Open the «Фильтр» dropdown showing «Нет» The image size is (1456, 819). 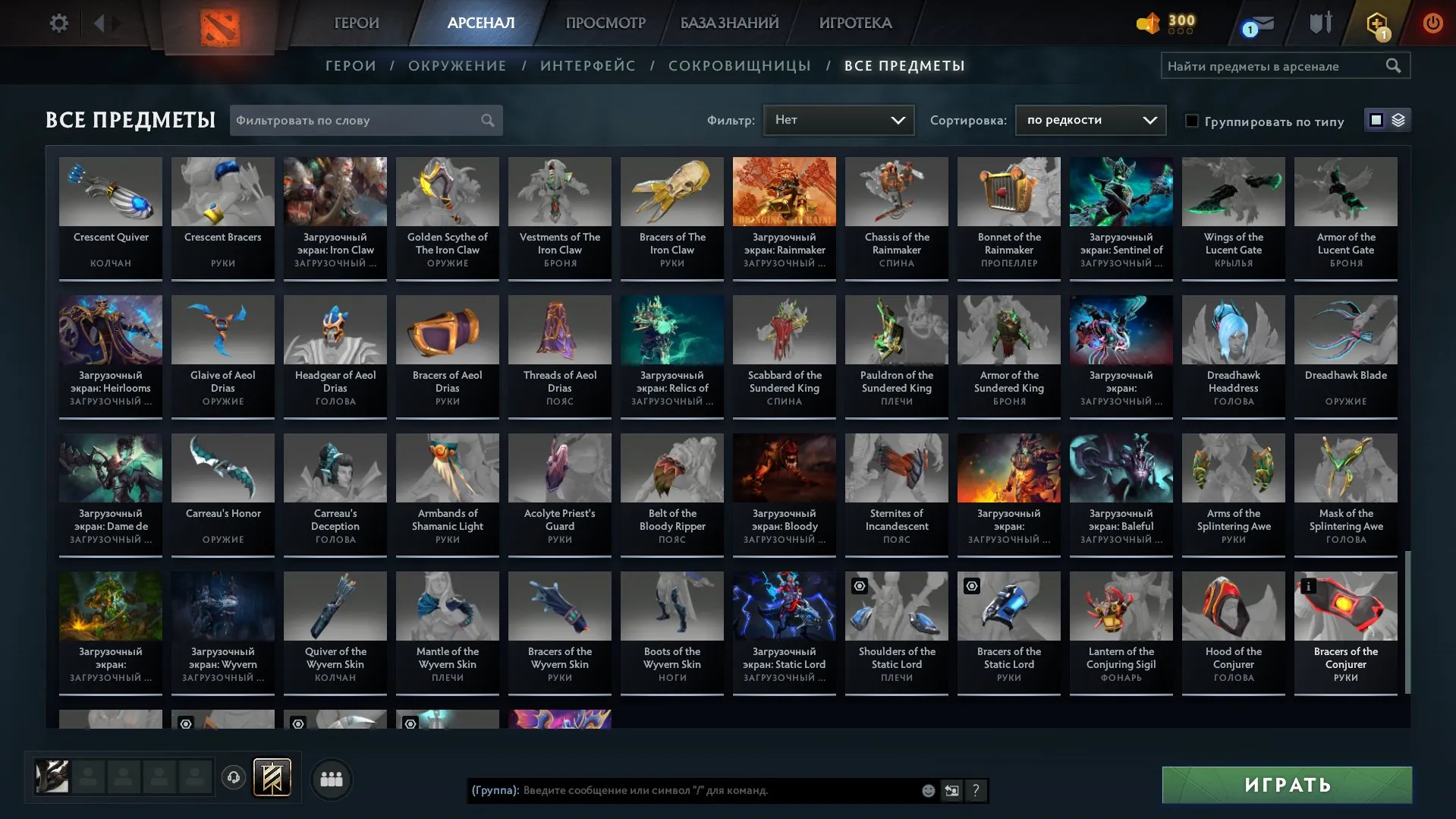pyautogui.click(x=838, y=119)
